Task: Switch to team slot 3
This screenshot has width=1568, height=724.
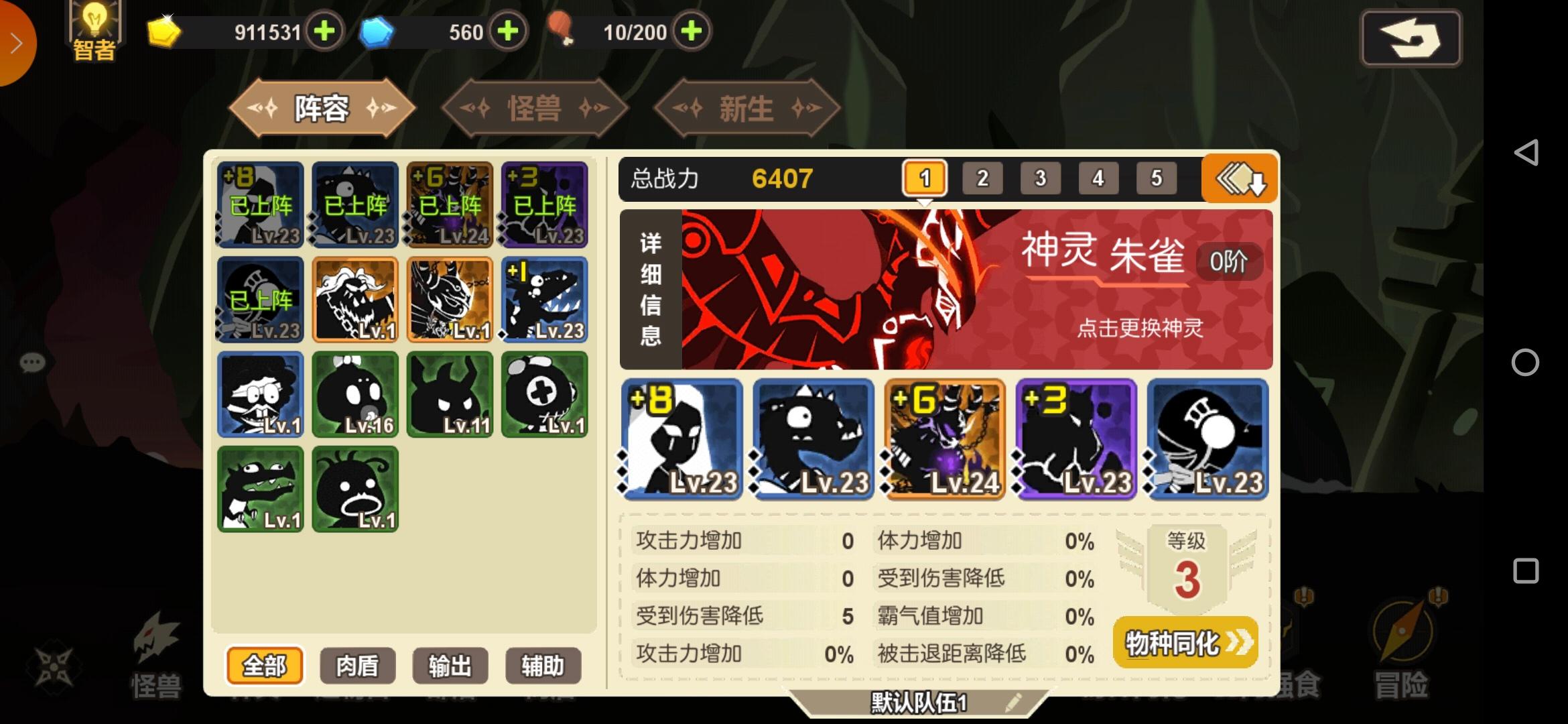Action: [1041, 178]
